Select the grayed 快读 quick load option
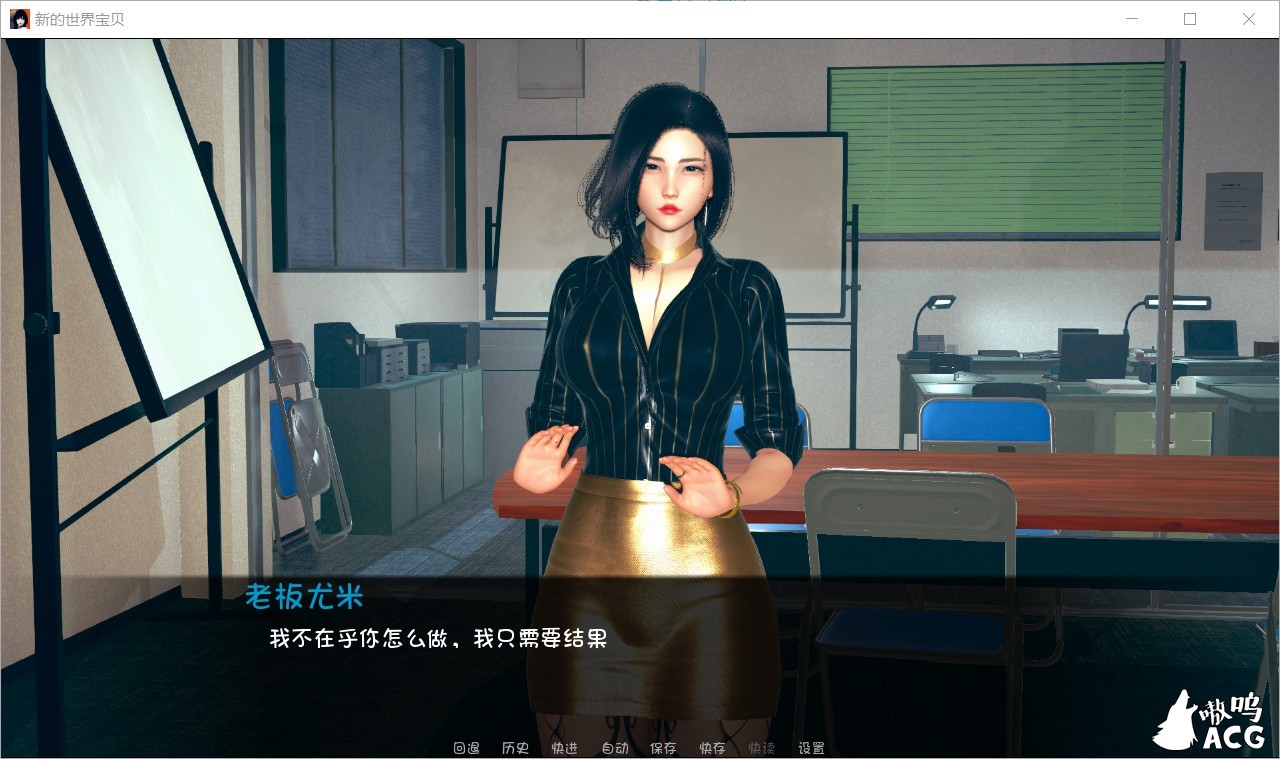 (x=760, y=747)
